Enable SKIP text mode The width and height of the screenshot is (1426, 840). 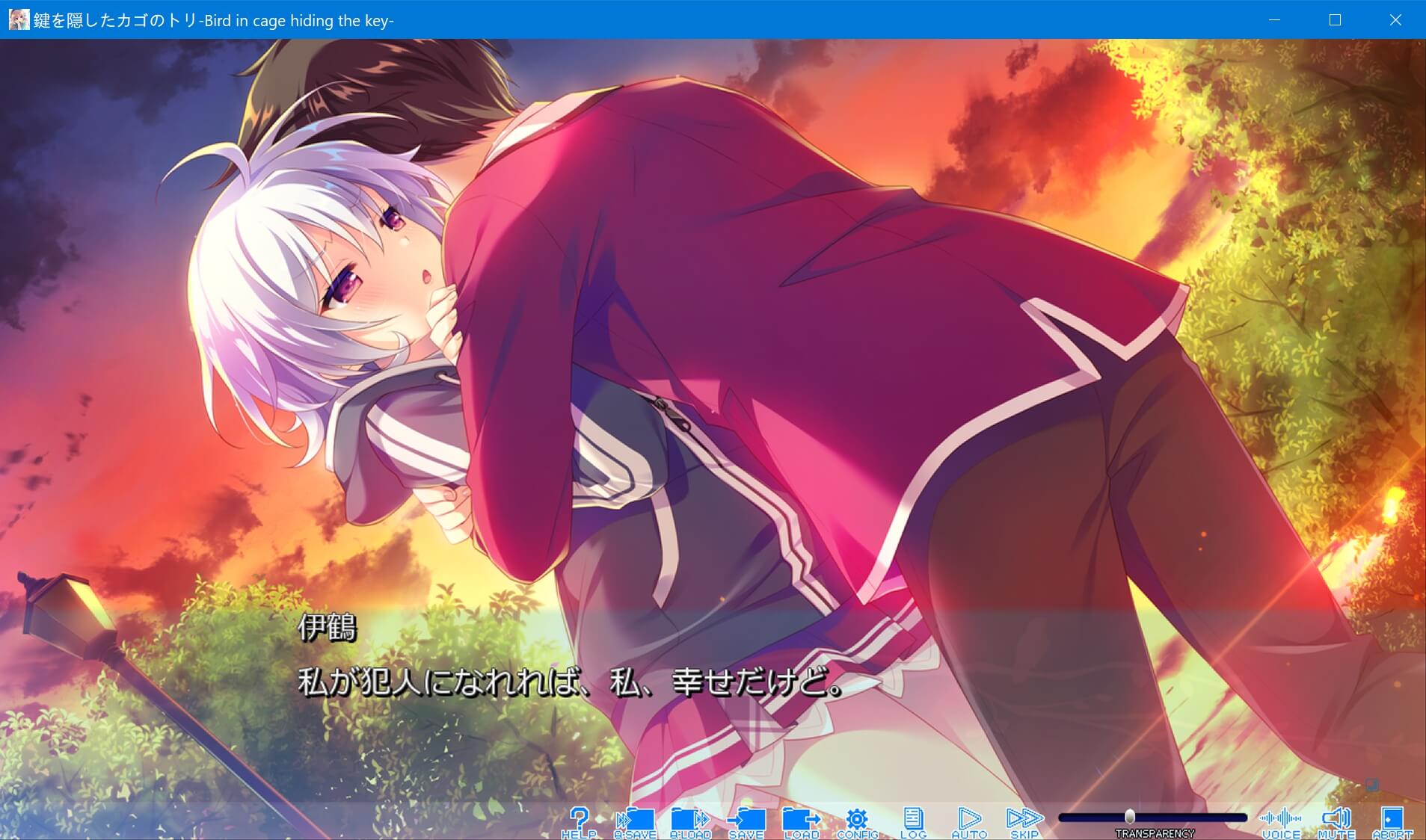pyautogui.click(x=1024, y=818)
